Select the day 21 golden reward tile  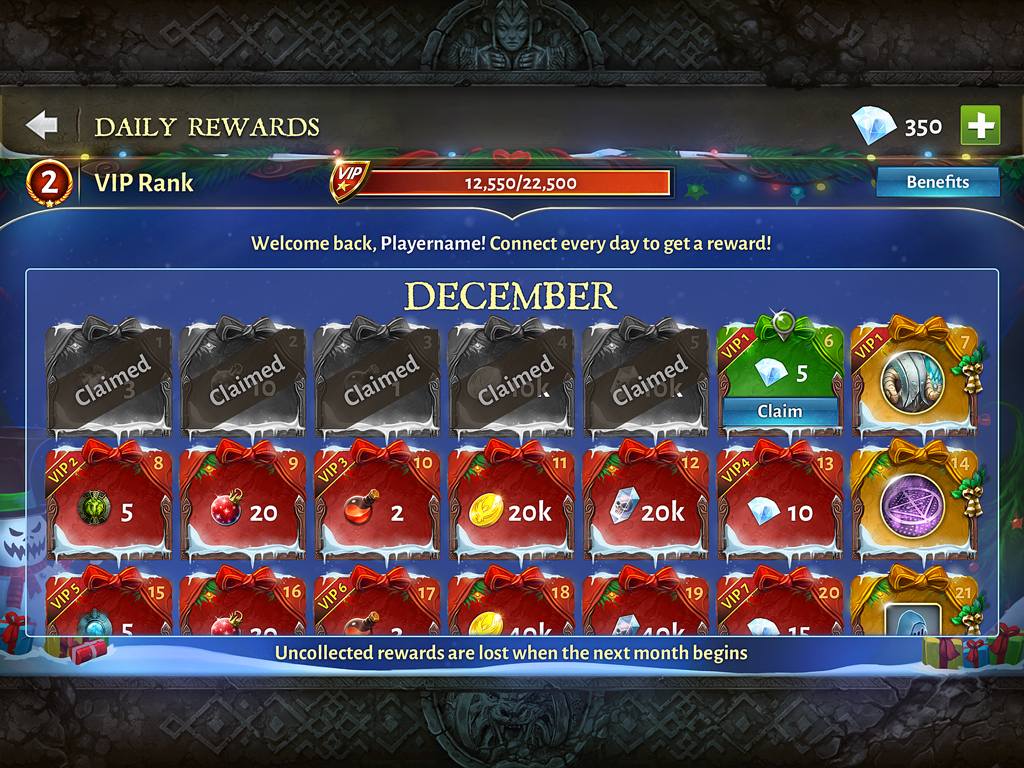pyautogui.click(x=913, y=612)
